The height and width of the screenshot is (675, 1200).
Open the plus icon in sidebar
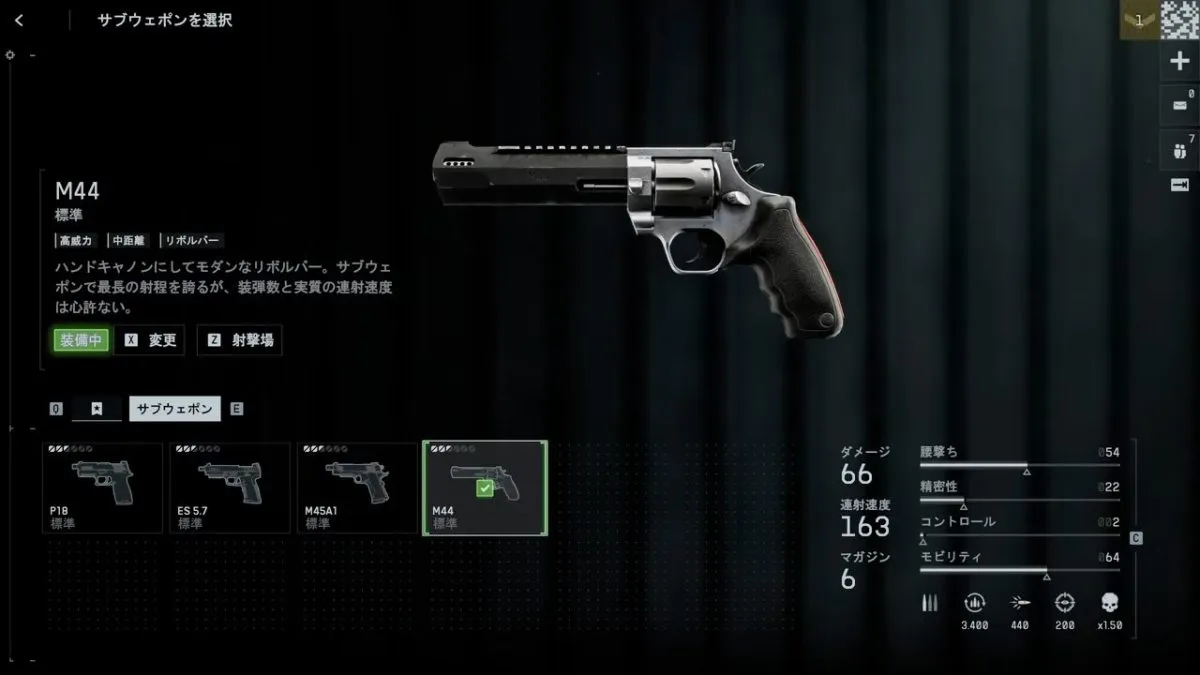pyautogui.click(x=1179, y=61)
